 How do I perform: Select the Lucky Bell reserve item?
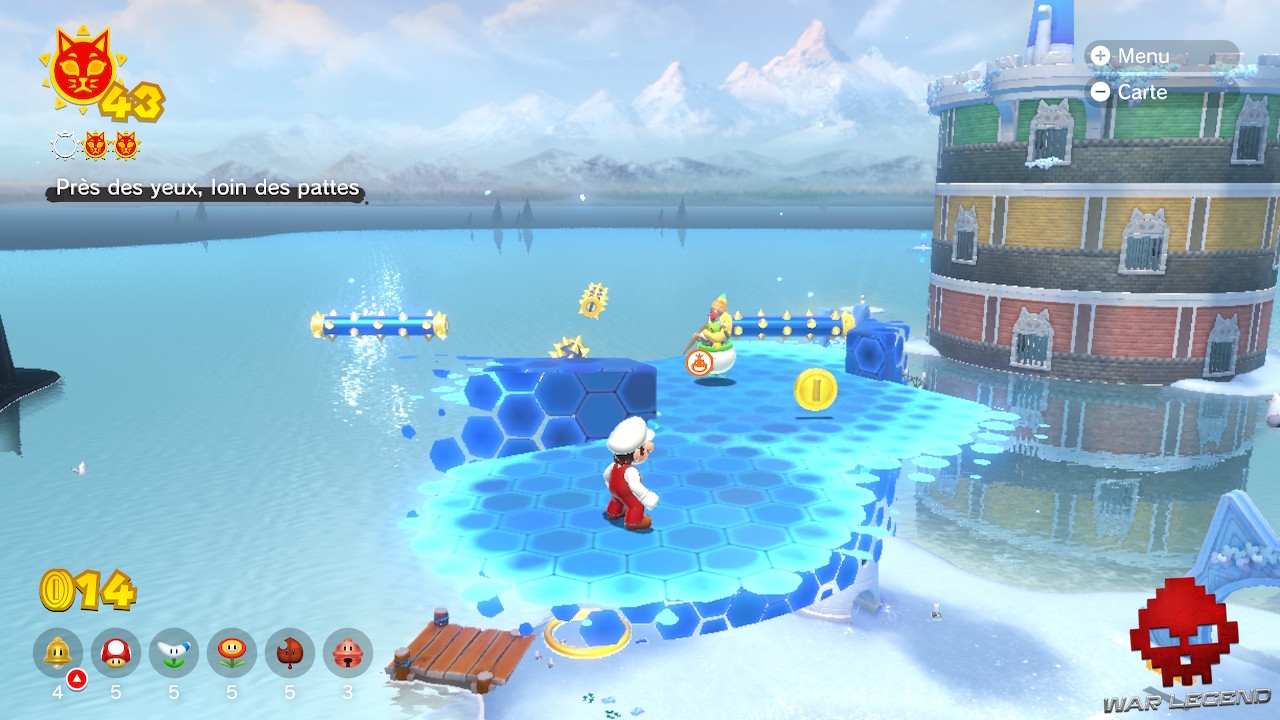348,653
